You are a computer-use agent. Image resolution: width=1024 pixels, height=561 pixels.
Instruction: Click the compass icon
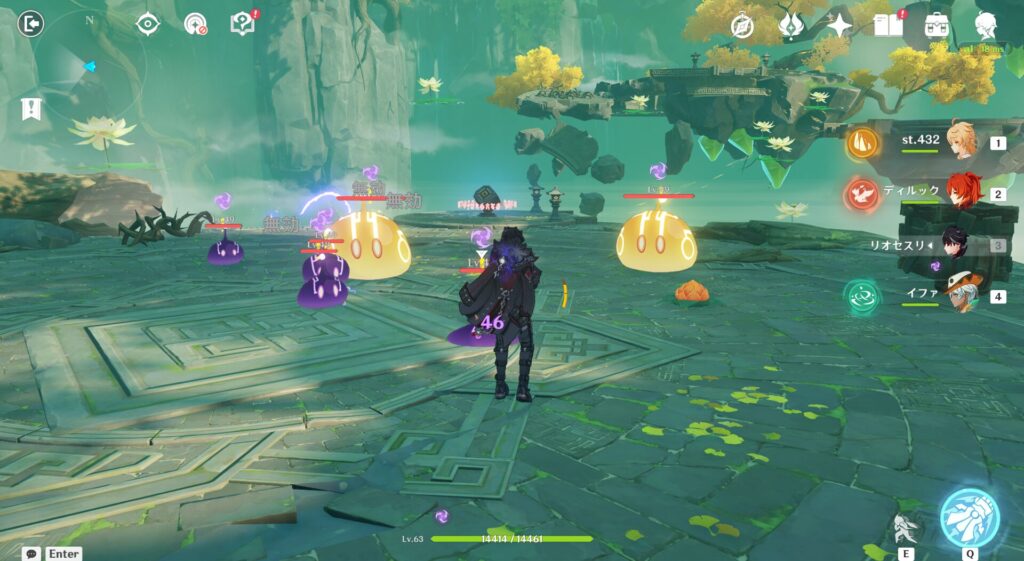pos(742,26)
